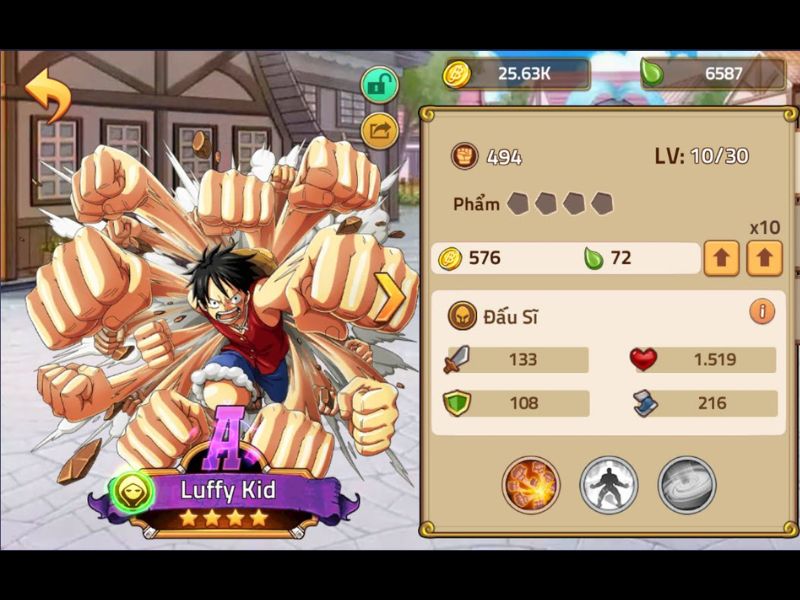Click the single level-up arrow button
Viewport: 800px width, 600px height.
point(722,258)
